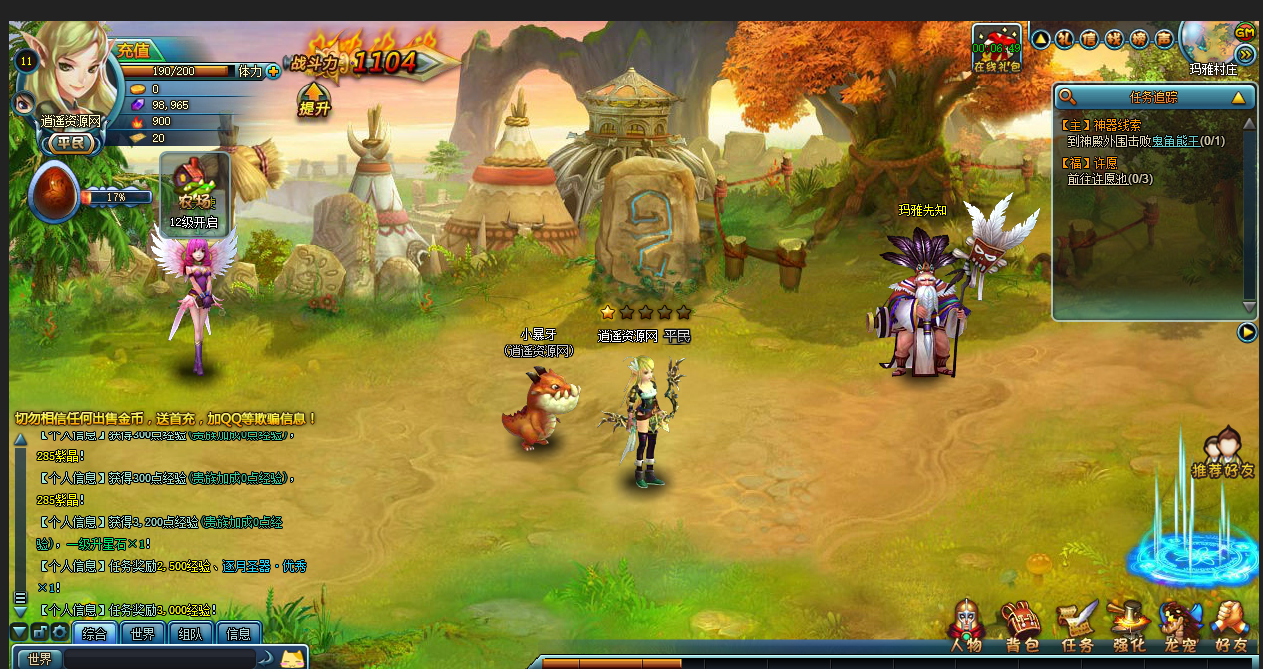Open the 礼 gift round button
Image resolution: width=1263 pixels, height=669 pixels.
coord(1064,39)
